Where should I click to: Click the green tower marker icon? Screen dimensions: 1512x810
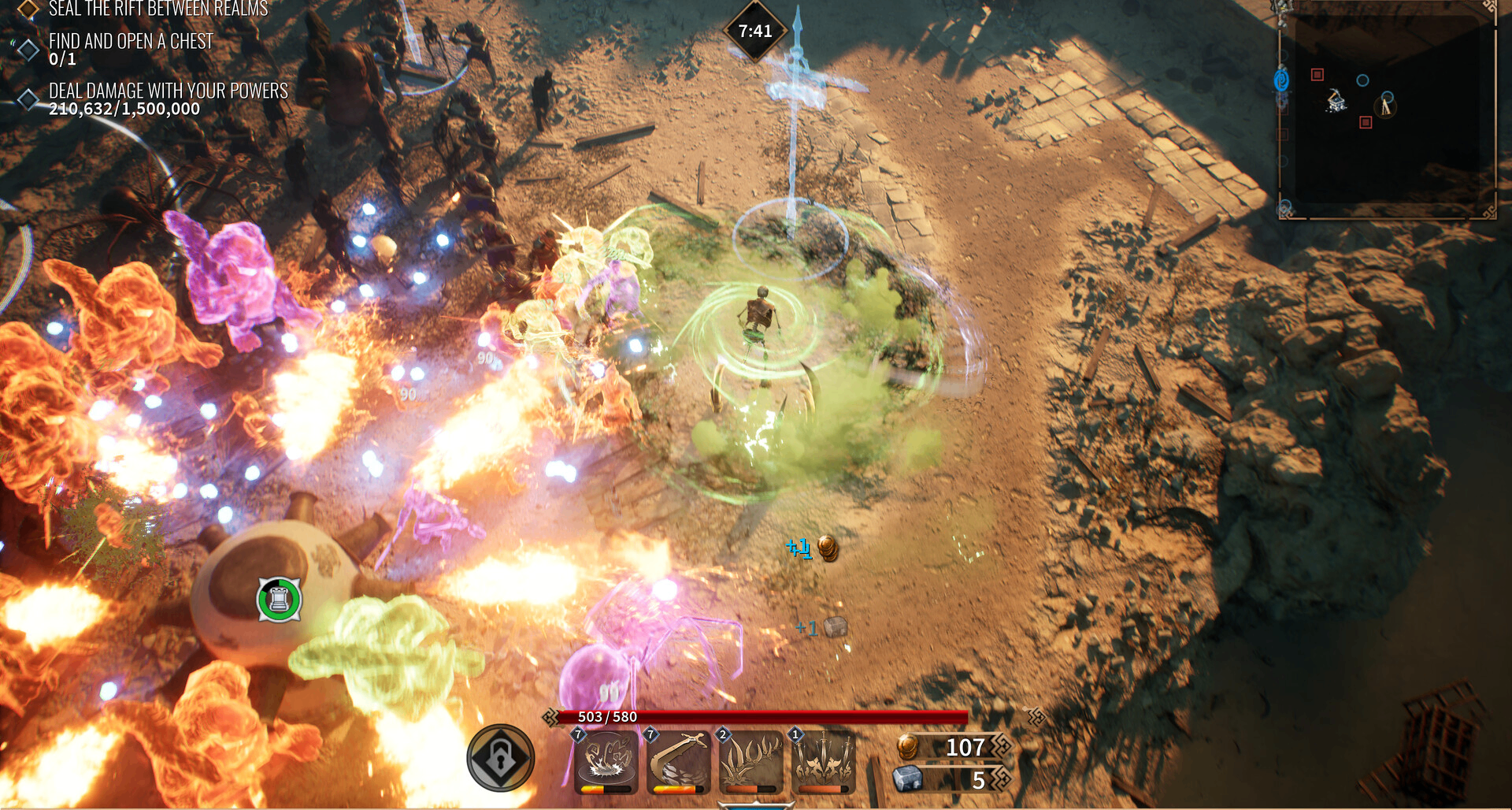coord(279,600)
